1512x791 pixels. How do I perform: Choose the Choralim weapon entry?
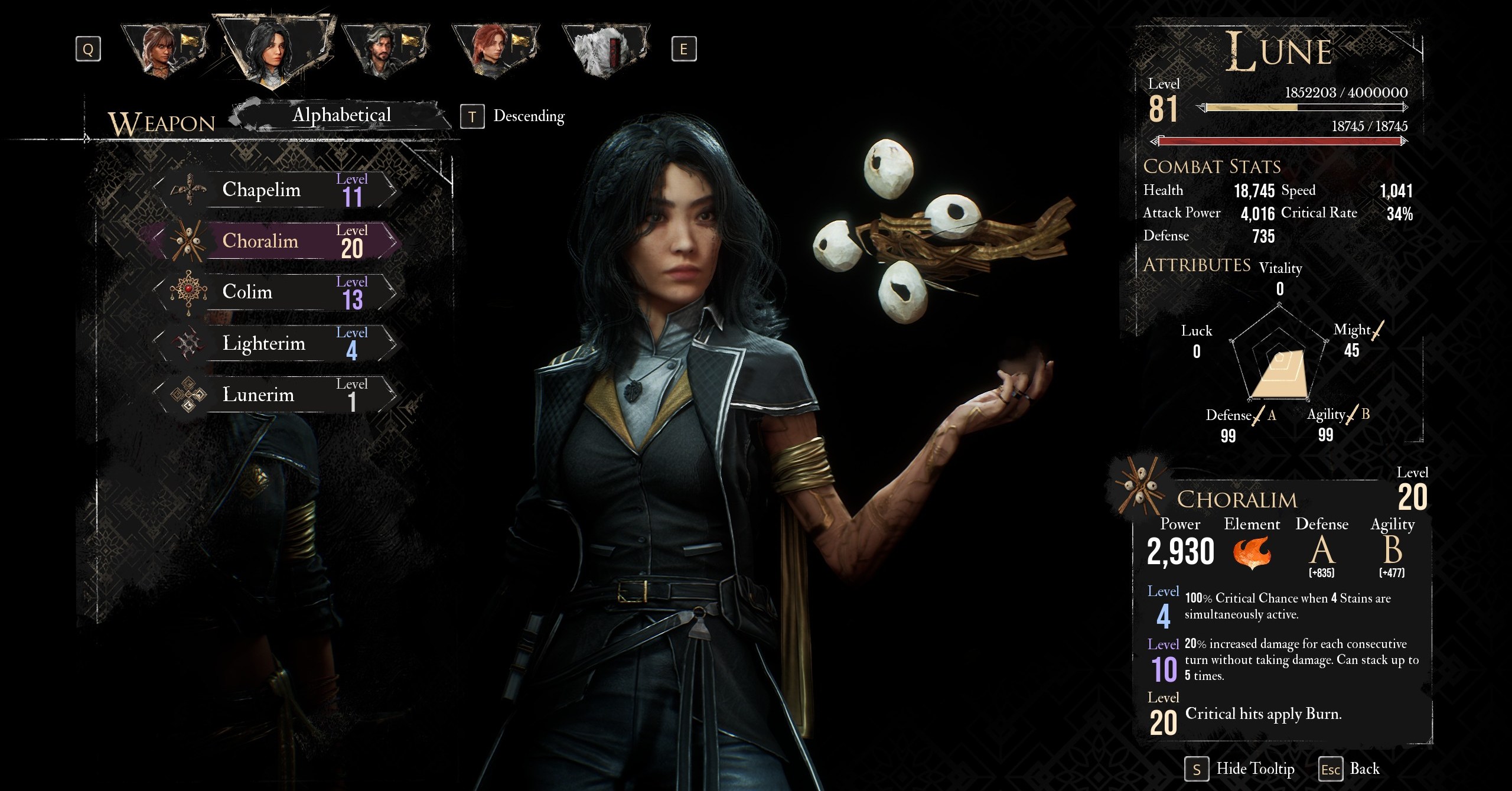point(275,241)
